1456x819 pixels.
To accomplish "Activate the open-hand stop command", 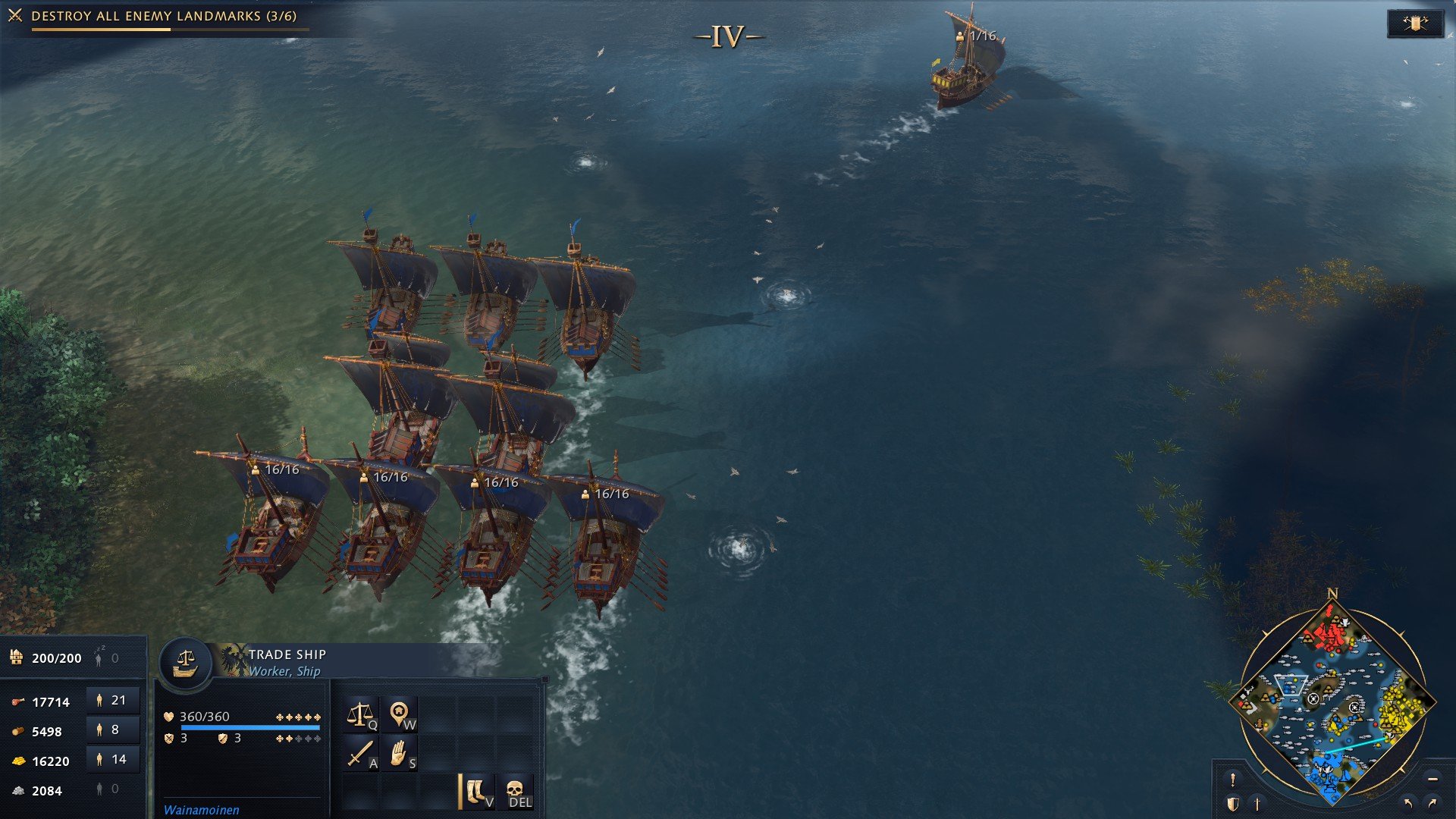I will click(x=400, y=754).
